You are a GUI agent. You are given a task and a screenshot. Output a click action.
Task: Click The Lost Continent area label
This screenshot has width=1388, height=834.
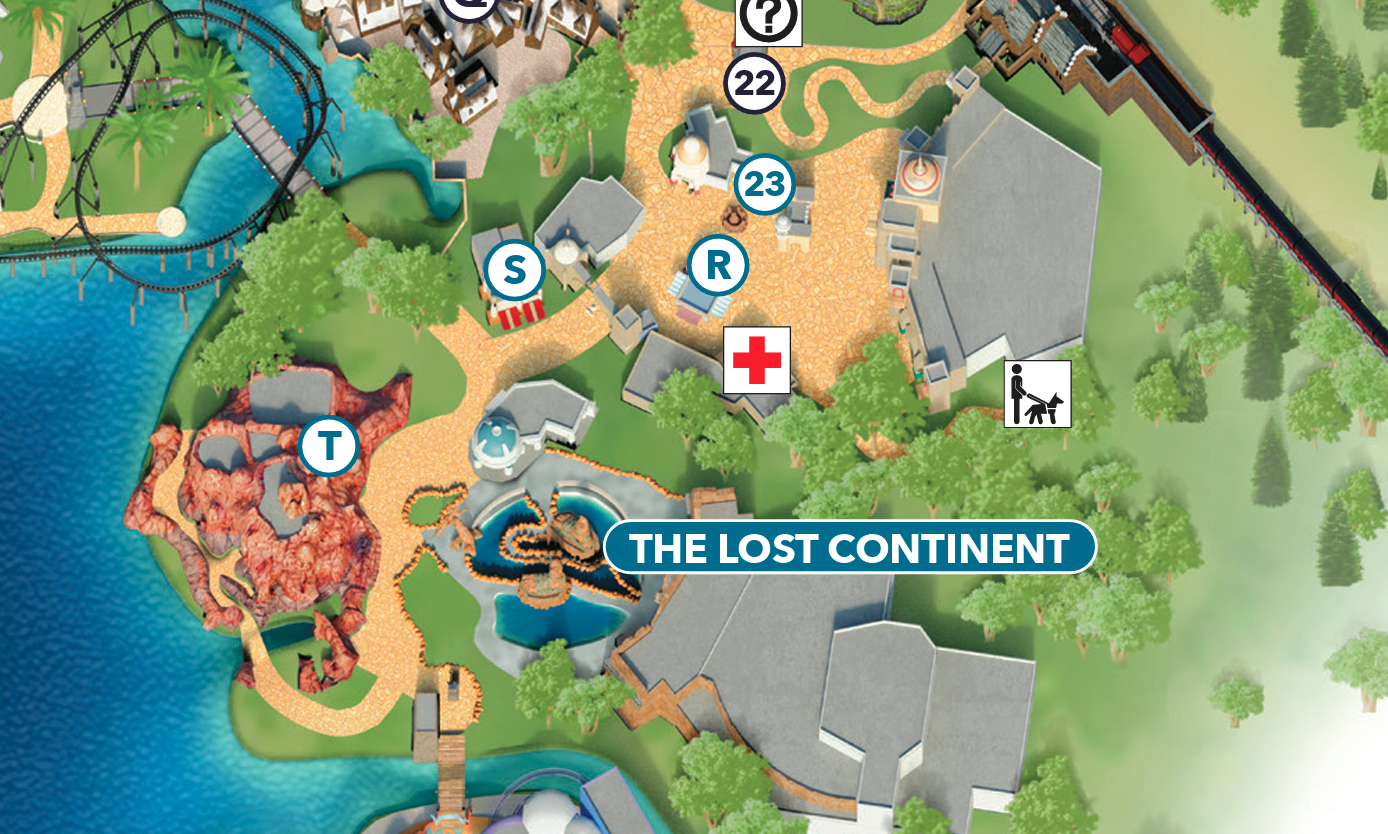pyautogui.click(x=850, y=548)
